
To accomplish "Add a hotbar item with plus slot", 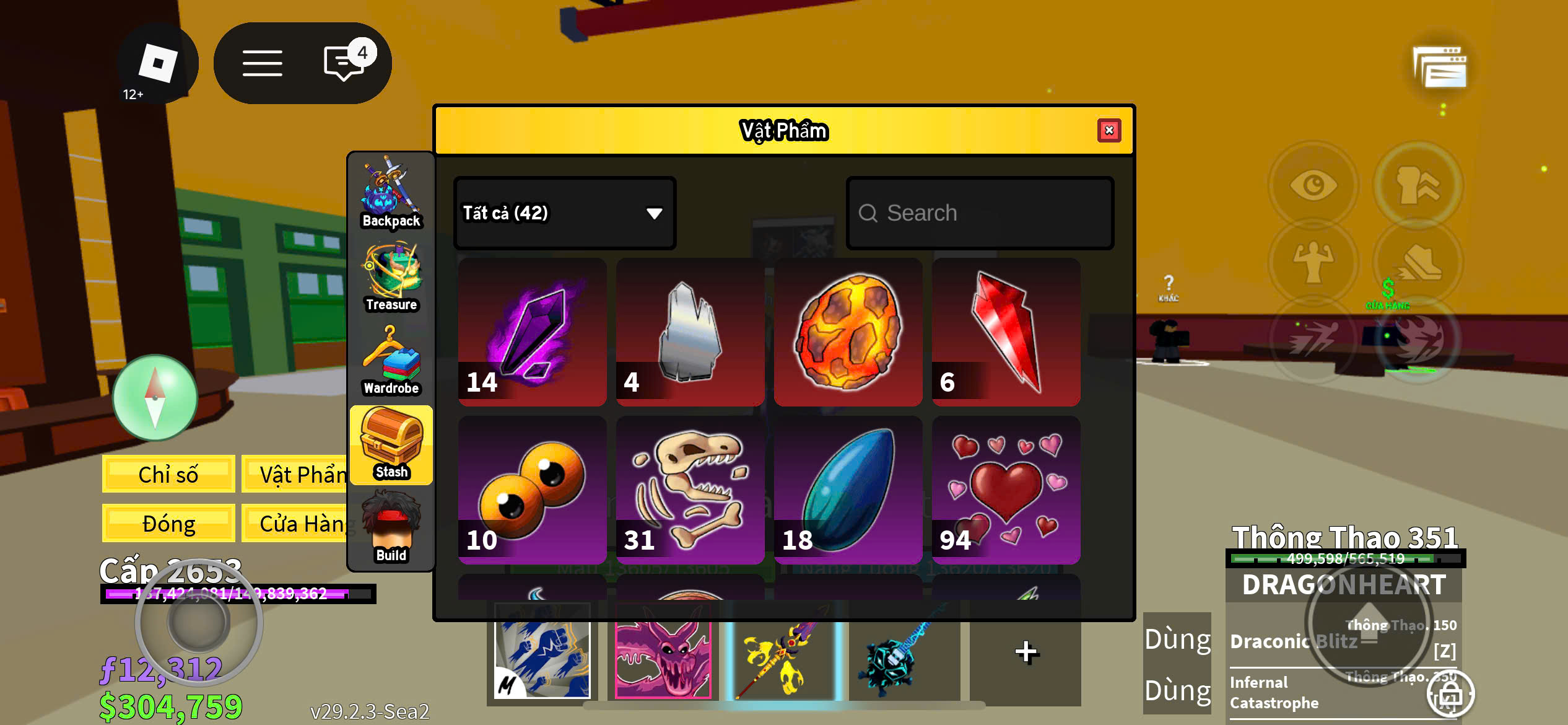I will [x=1026, y=652].
